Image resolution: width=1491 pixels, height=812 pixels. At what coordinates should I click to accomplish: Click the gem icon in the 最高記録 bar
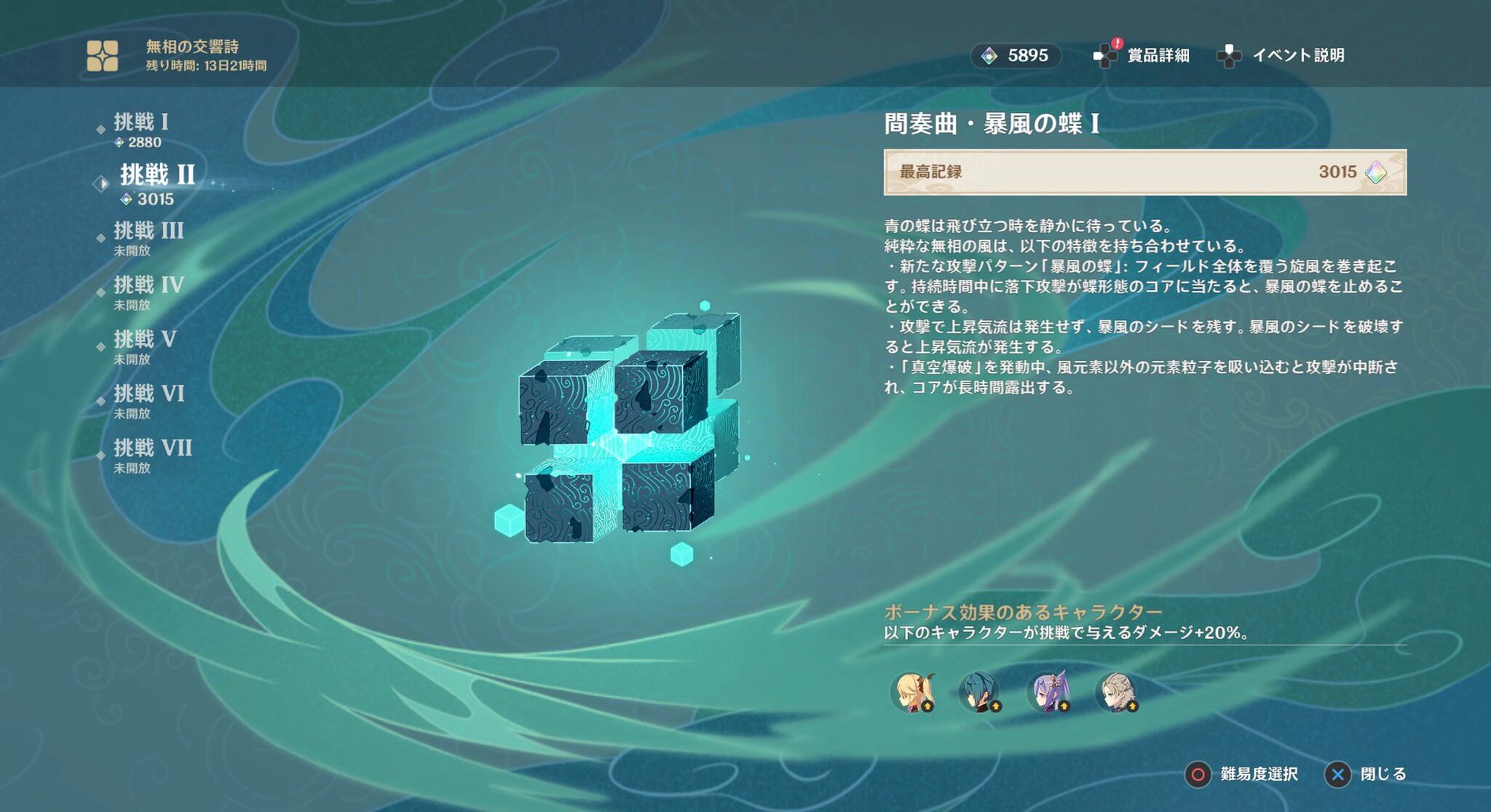click(x=1375, y=172)
